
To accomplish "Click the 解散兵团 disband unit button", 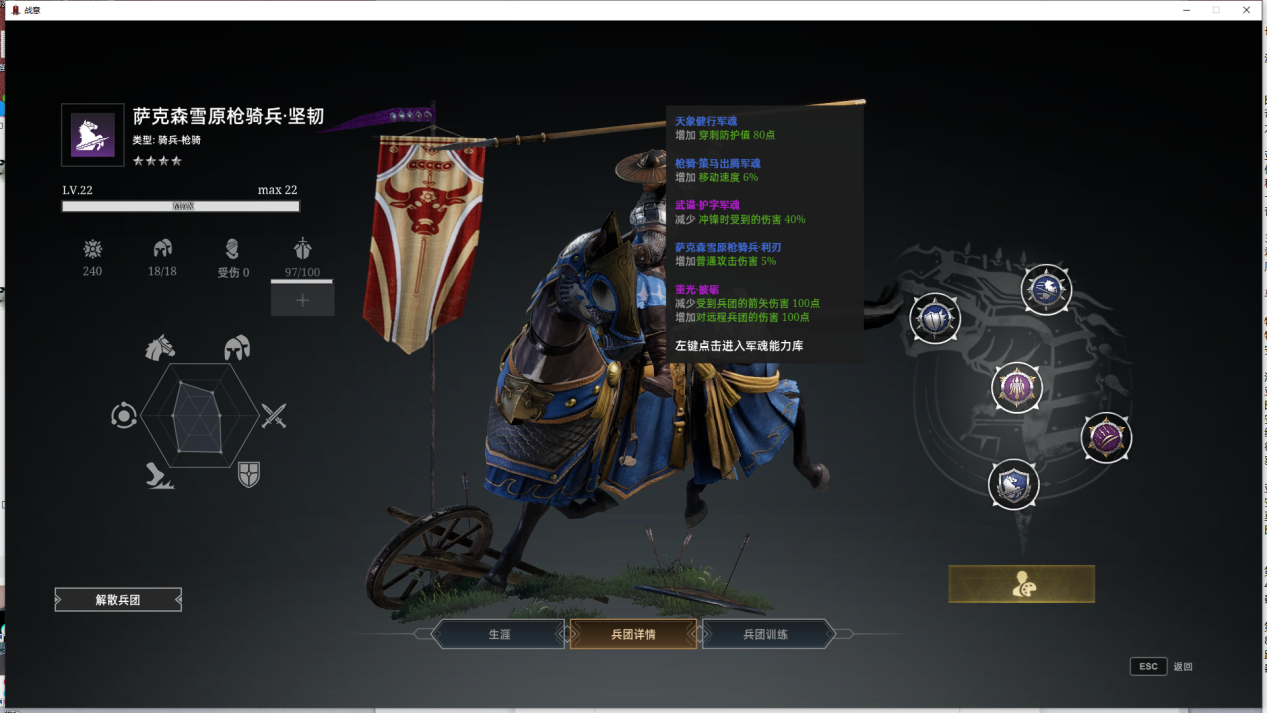I will pos(118,600).
